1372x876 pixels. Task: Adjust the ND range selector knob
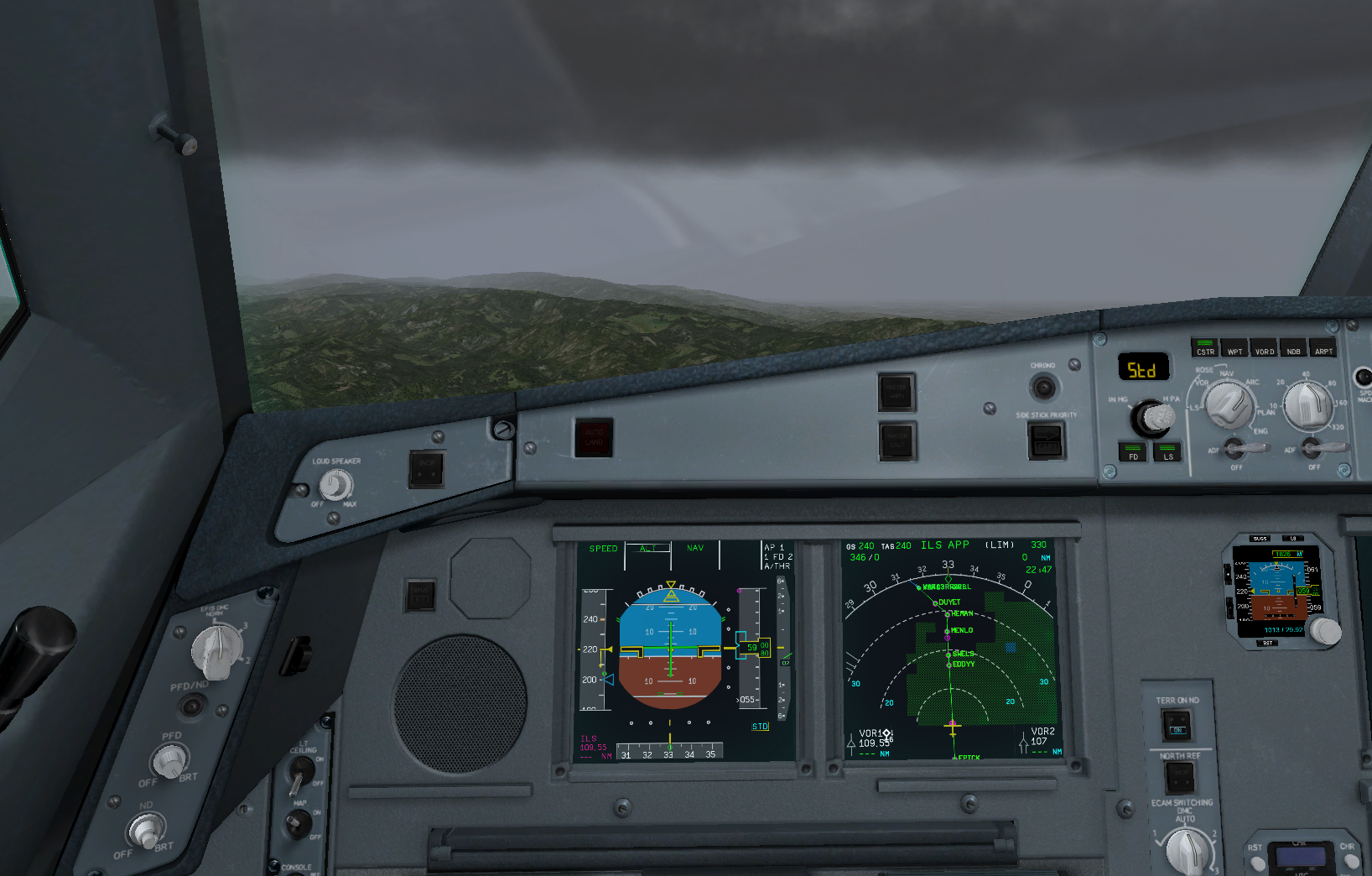[1308, 404]
